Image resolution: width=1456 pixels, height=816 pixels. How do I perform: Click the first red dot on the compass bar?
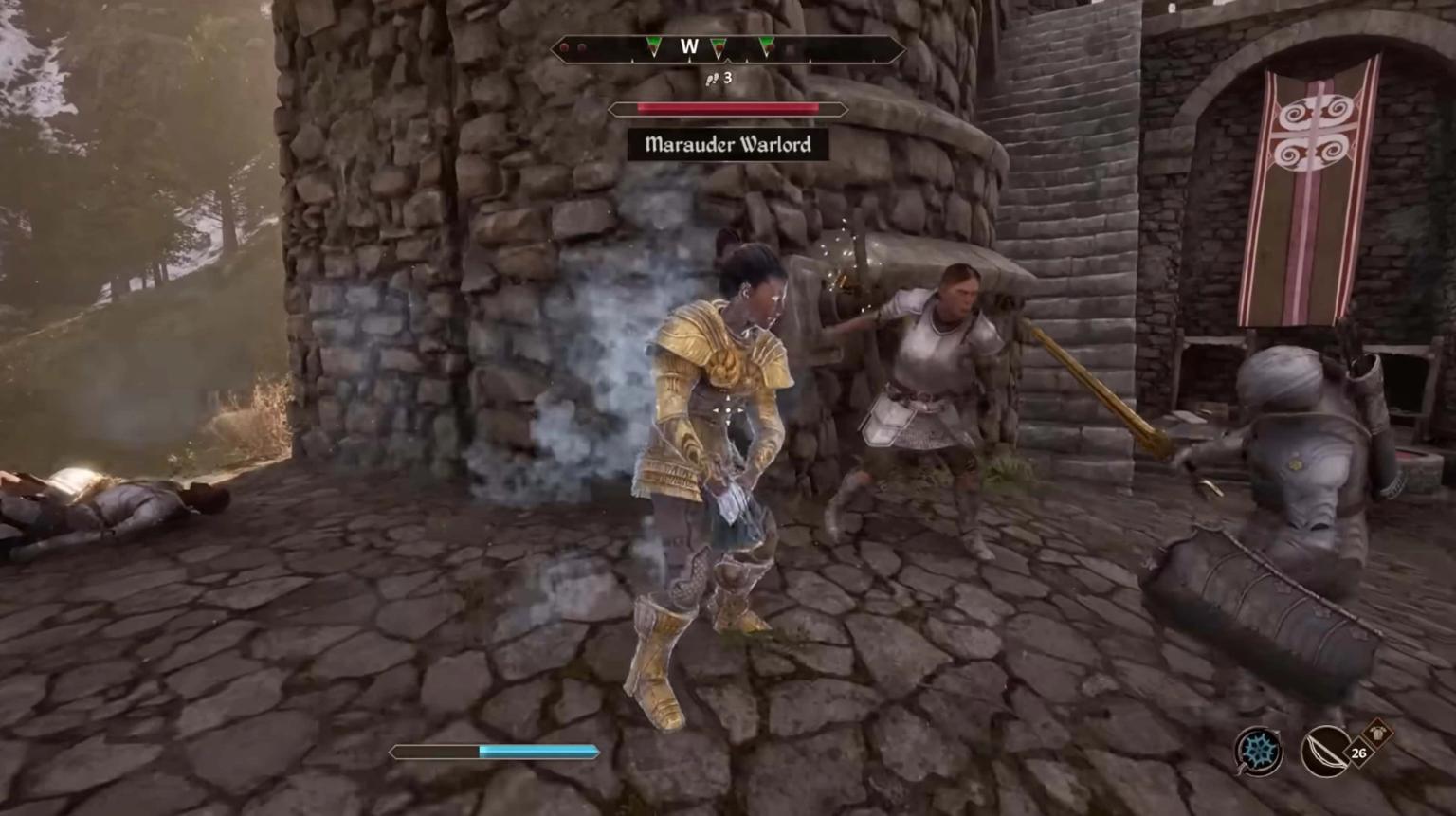coord(564,46)
